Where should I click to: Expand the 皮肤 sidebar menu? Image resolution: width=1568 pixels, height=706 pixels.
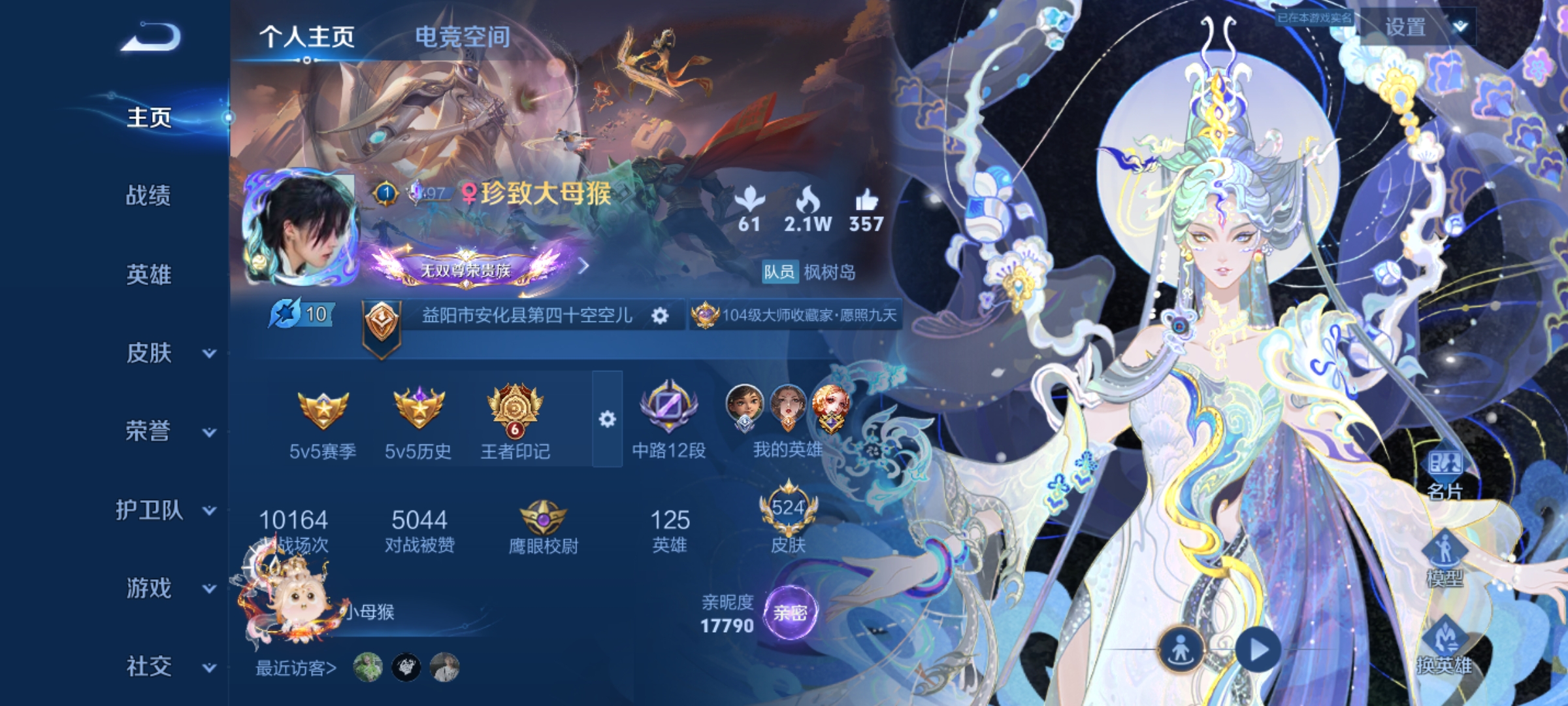(x=148, y=354)
